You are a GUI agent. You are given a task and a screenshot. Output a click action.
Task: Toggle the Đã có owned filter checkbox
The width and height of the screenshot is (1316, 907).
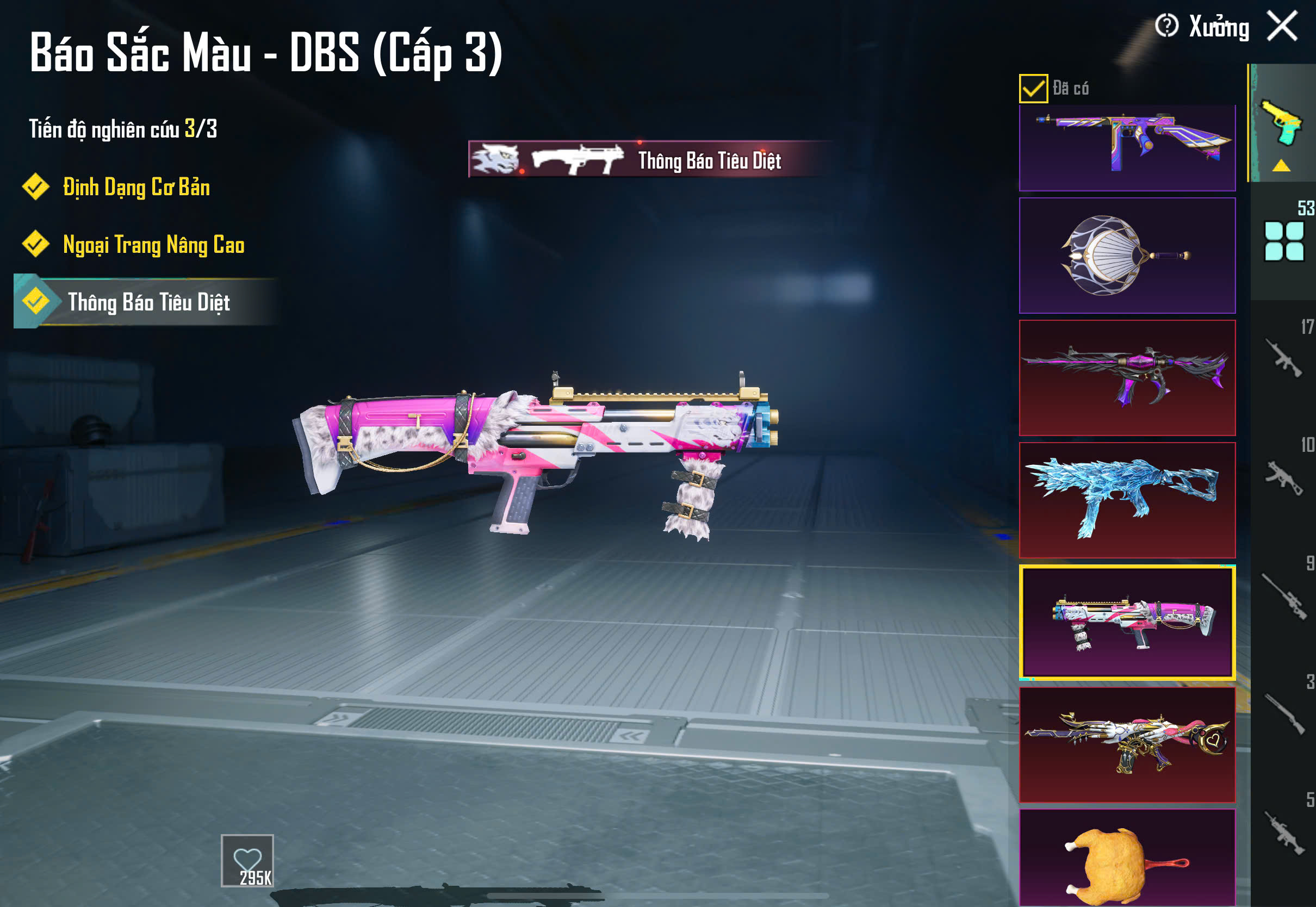tap(1033, 89)
